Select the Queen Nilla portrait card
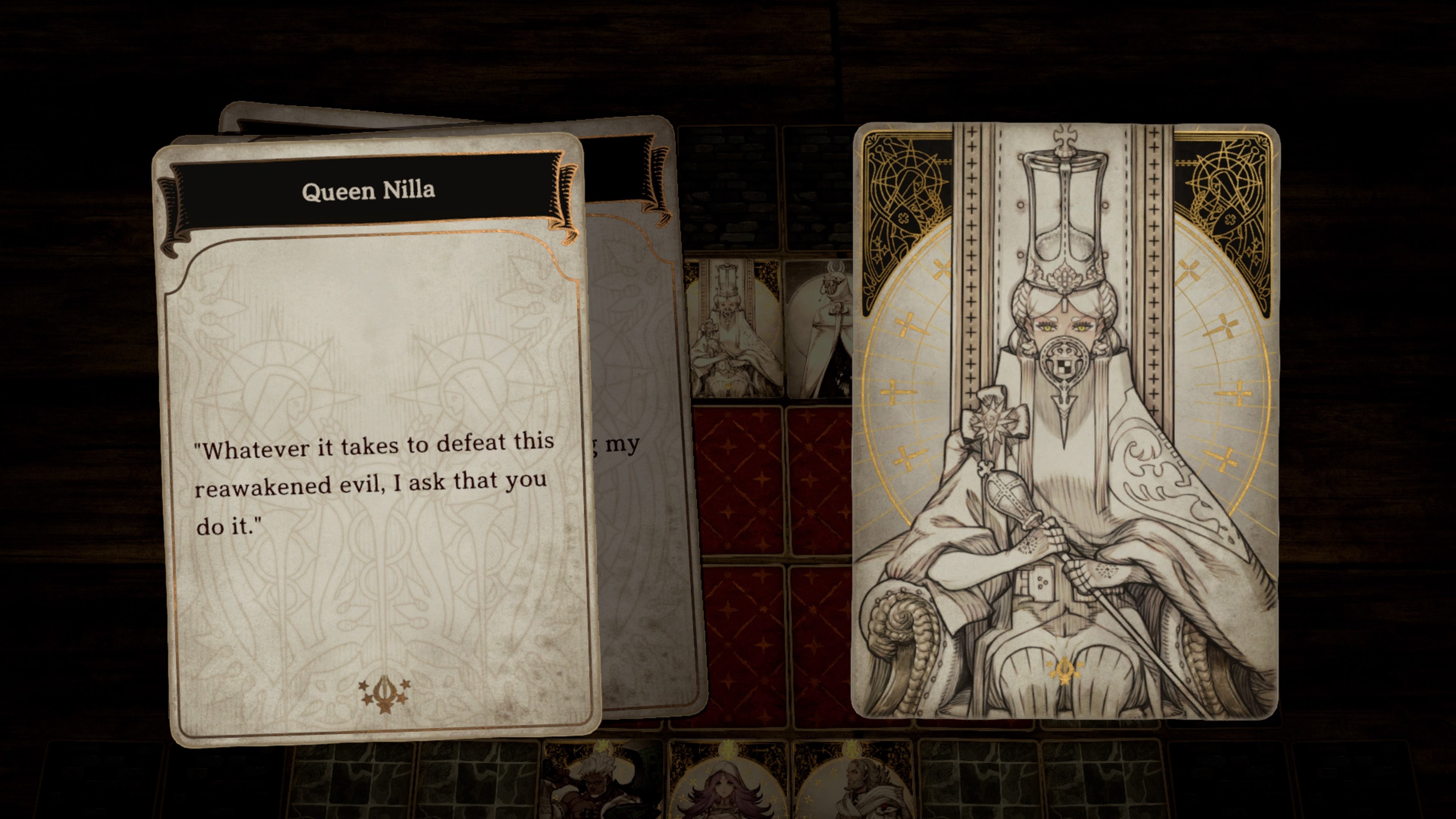Image resolution: width=1456 pixels, height=819 pixels. [1065, 422]
